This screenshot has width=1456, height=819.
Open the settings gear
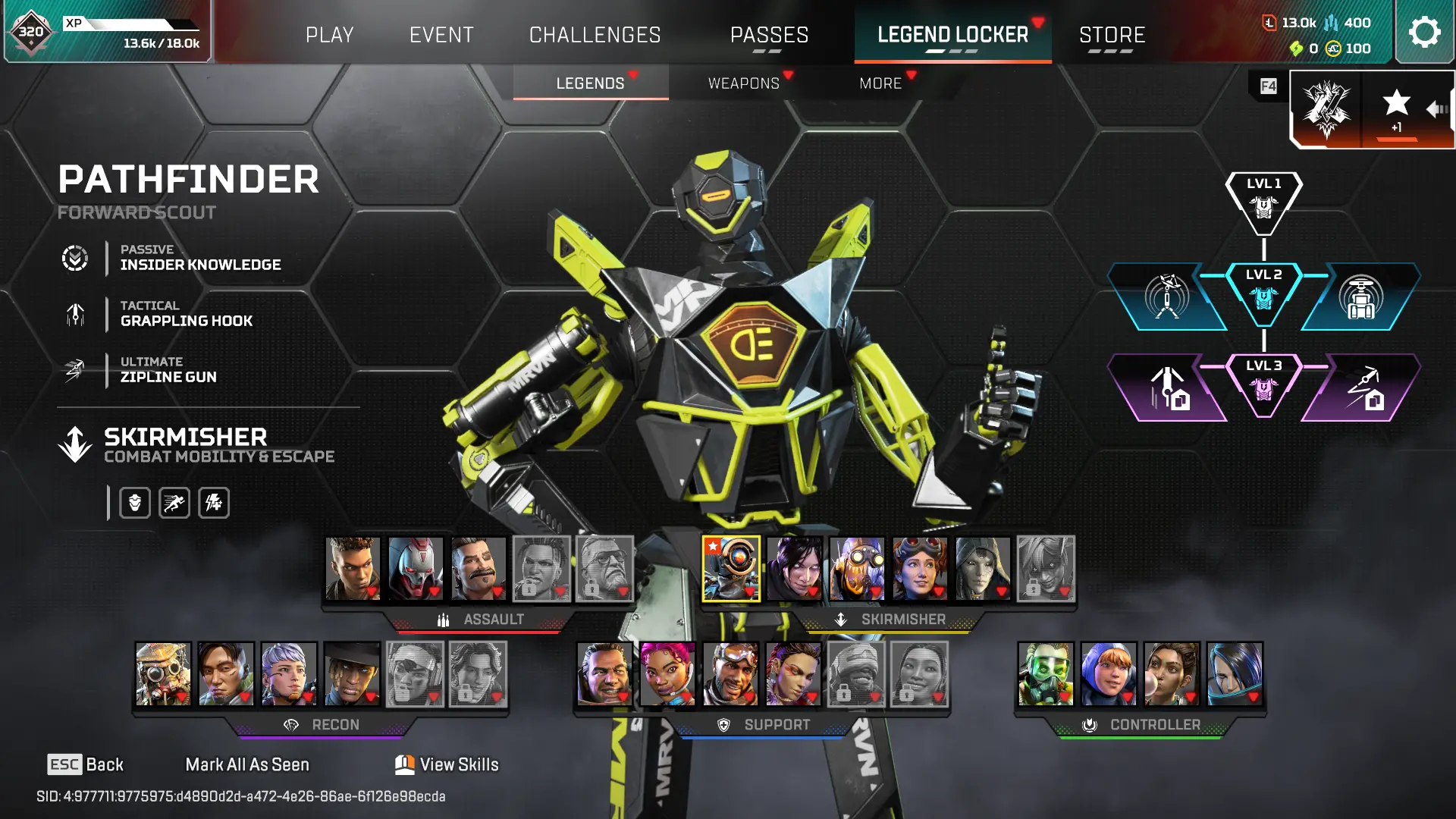1424,32
